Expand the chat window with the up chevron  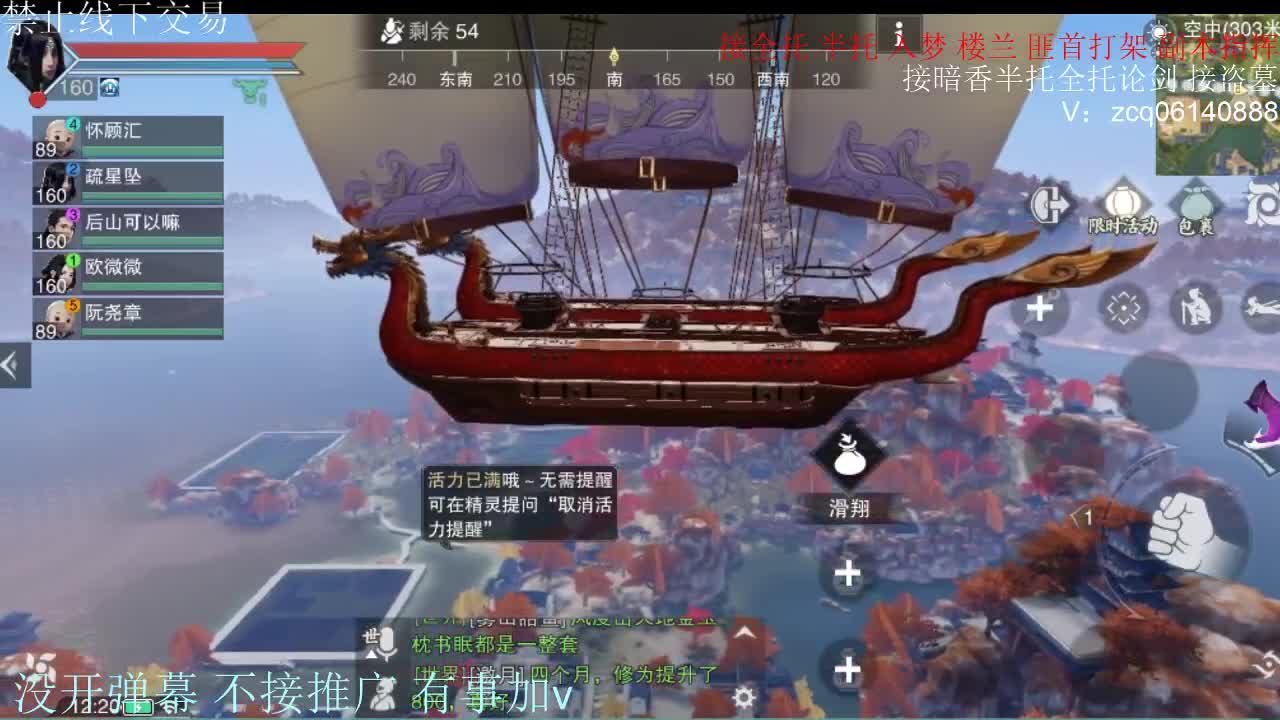click(x=743, y=632)
